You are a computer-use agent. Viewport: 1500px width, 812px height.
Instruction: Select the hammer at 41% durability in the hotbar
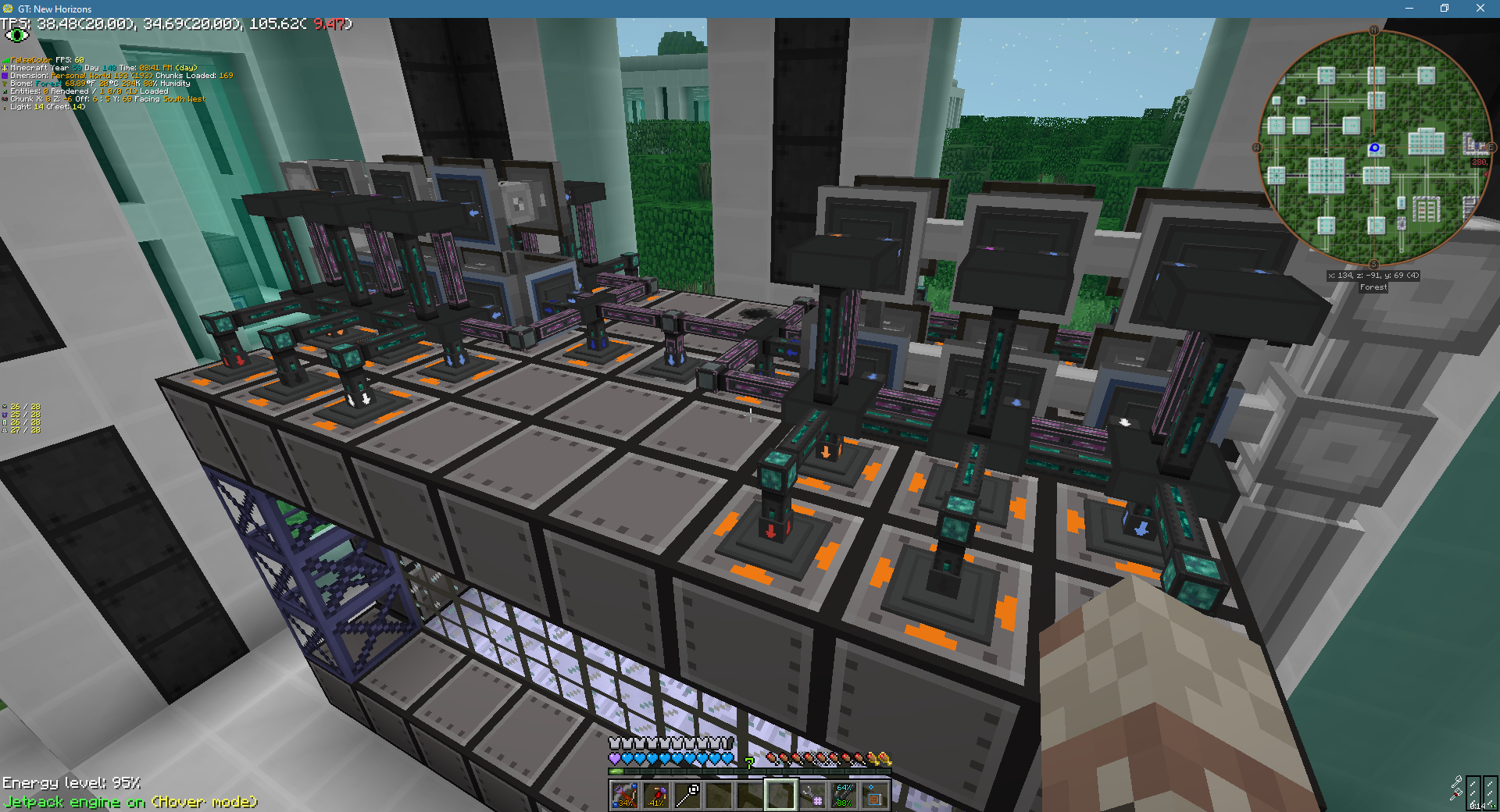tap(655, 795)
